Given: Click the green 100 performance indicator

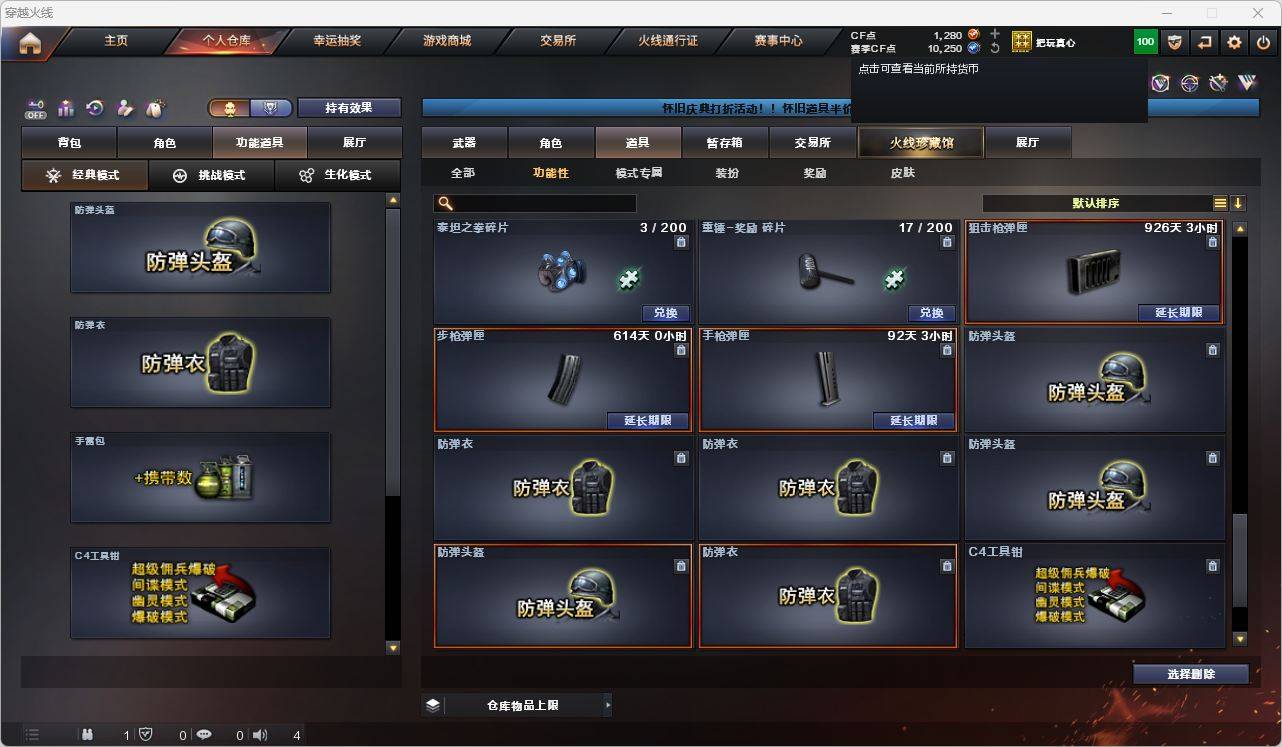Looking at the screenshot, I should [1146, 42].
